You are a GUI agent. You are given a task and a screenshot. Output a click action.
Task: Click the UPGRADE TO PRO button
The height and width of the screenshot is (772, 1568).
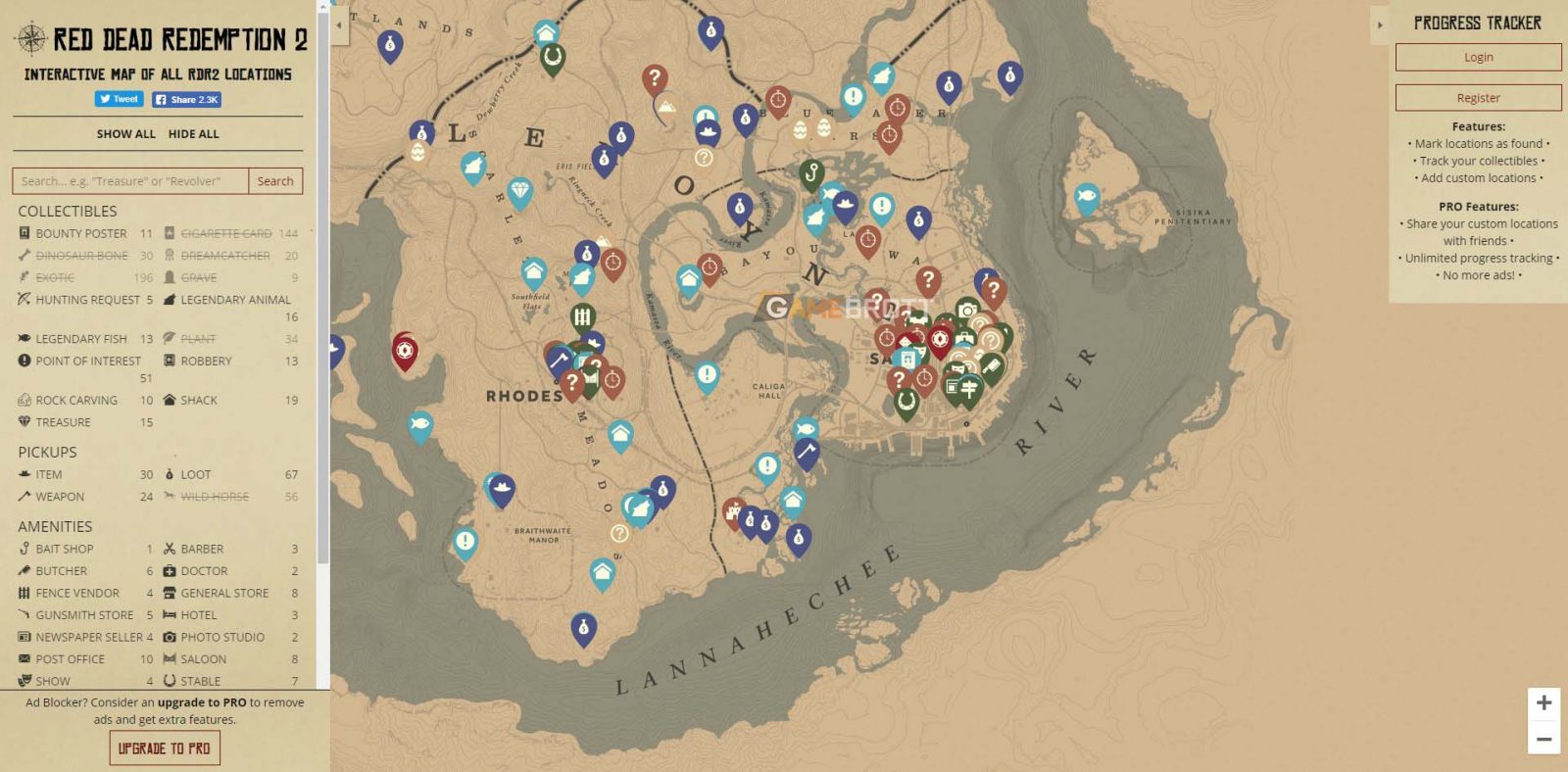click(165, 748)
